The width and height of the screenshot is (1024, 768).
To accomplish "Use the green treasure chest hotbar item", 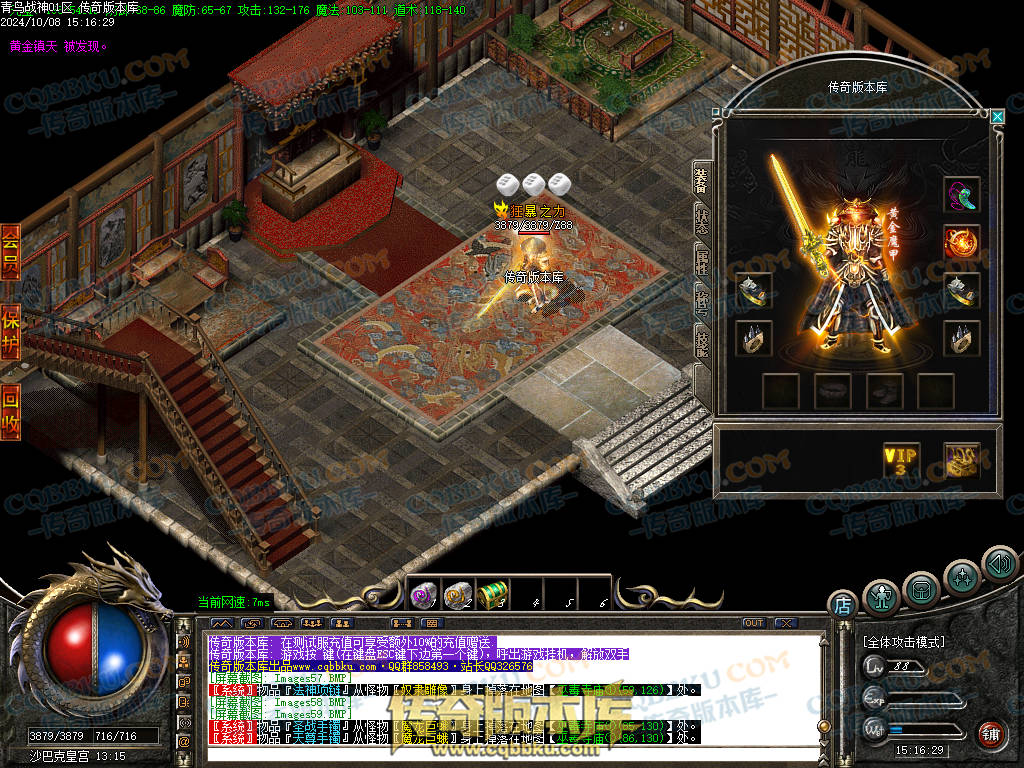I will [492, 595].
